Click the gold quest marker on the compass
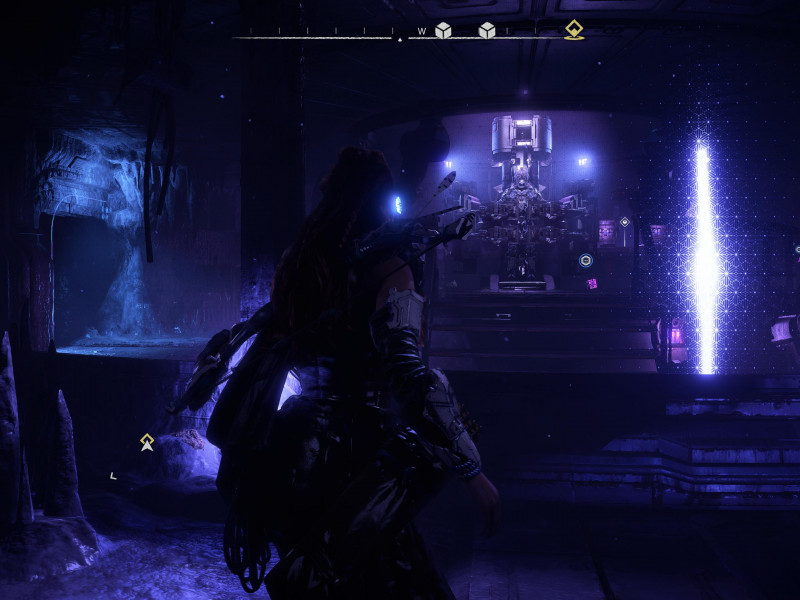 pyautogui.click(x=573, y=29)
